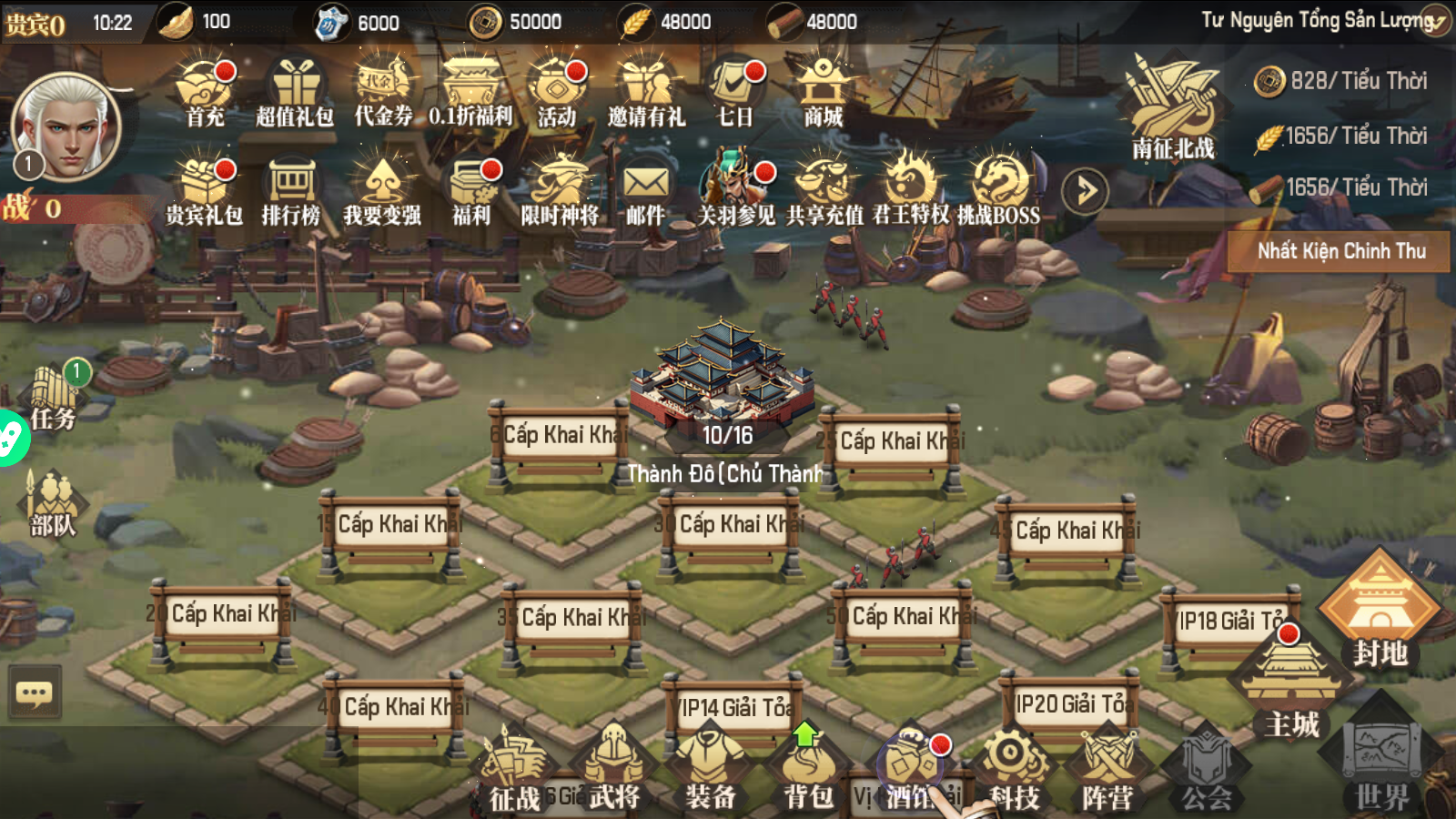Screen dimensions: 1456x819
Task: Click the player avatar portrait
Action: [67, 127]
